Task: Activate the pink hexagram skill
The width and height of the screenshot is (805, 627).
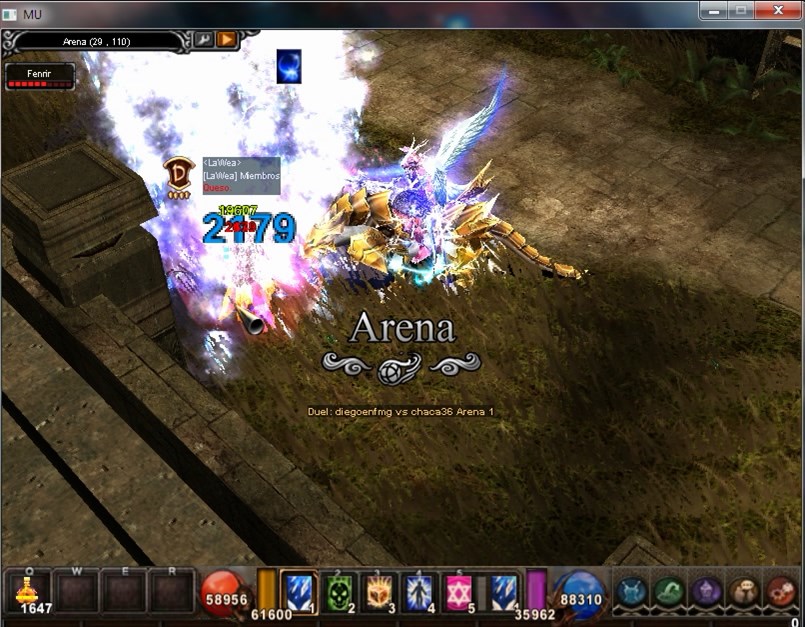Action: click(458, 591)
